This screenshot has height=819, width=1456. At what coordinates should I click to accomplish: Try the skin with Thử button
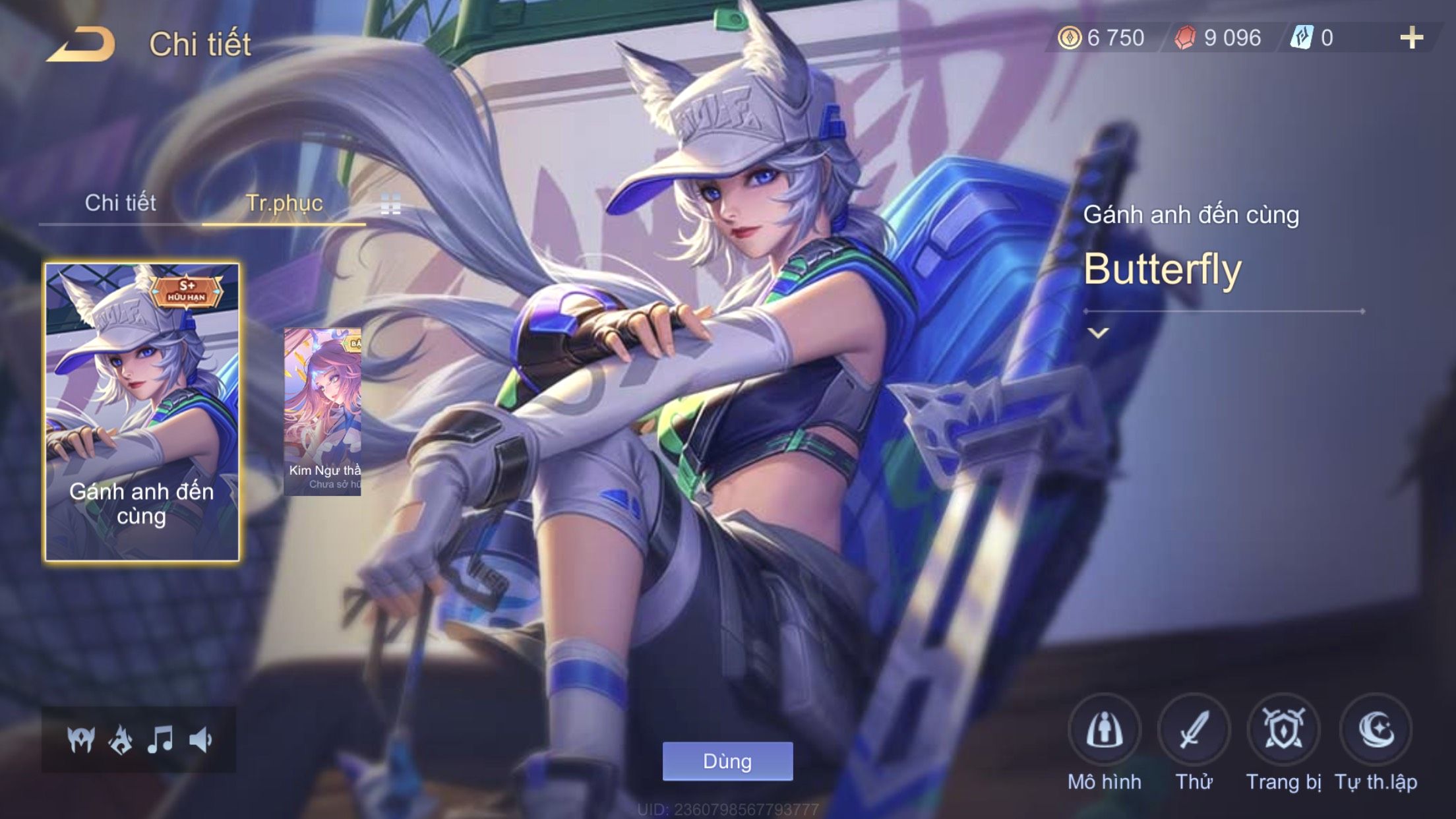coord(1194,731)
